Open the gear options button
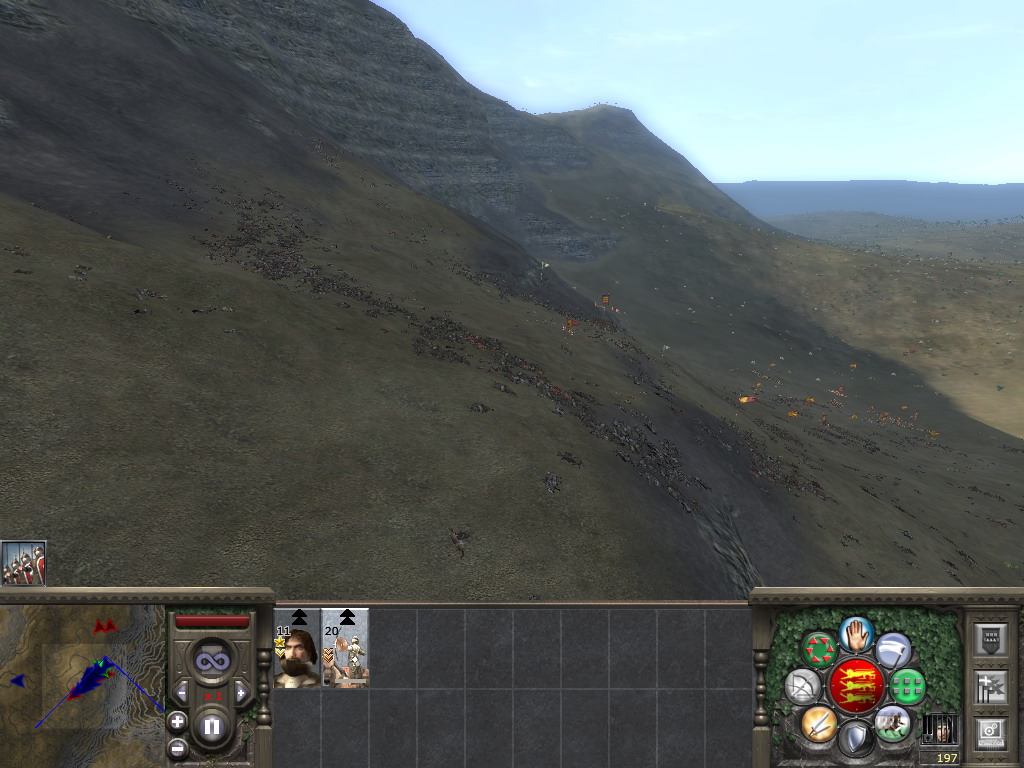1024x768 pixels. (x=990, y=732)
